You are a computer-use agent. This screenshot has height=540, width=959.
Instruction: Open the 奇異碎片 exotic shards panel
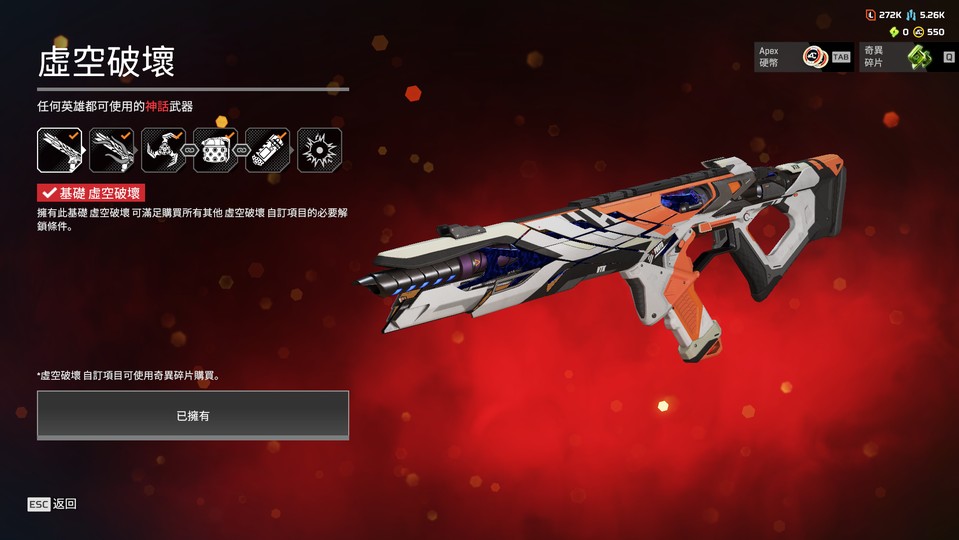(x=908, y=57)
